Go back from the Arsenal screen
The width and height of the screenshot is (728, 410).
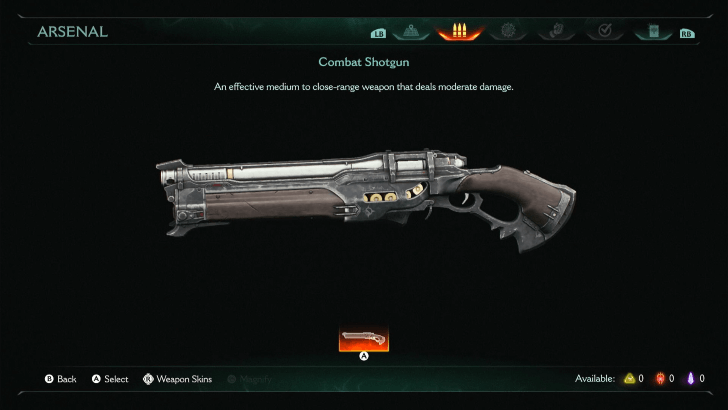click(60, 379)
